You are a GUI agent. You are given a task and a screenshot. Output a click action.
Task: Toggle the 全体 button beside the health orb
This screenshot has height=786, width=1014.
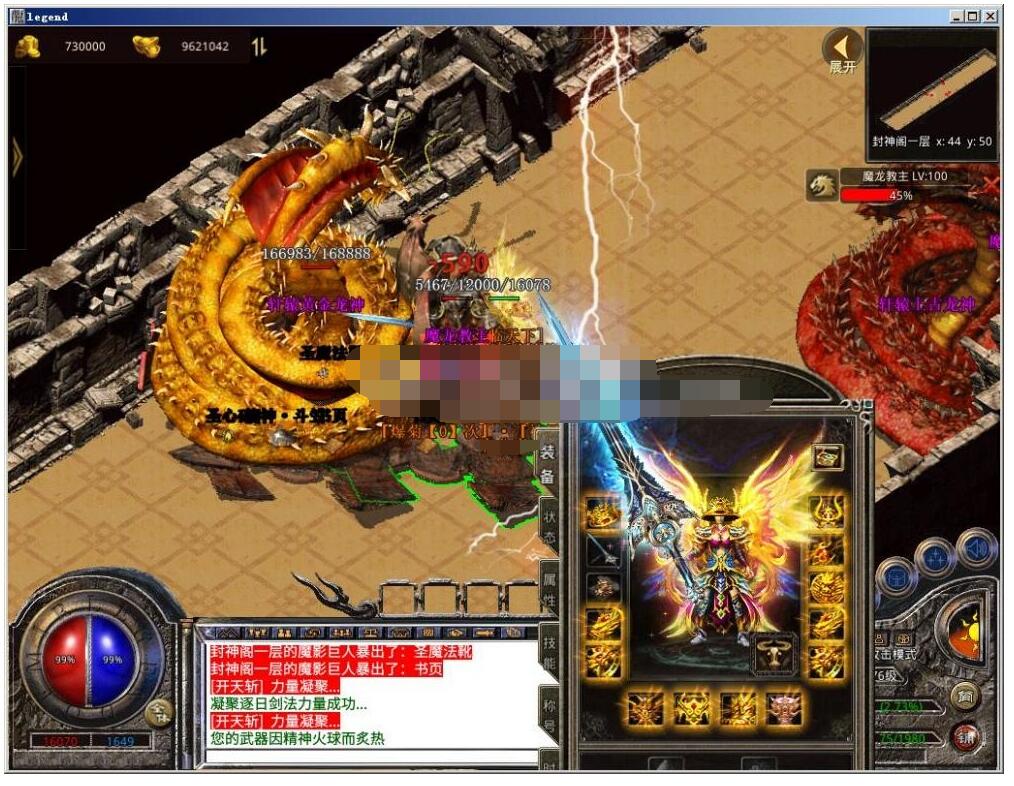158,712
